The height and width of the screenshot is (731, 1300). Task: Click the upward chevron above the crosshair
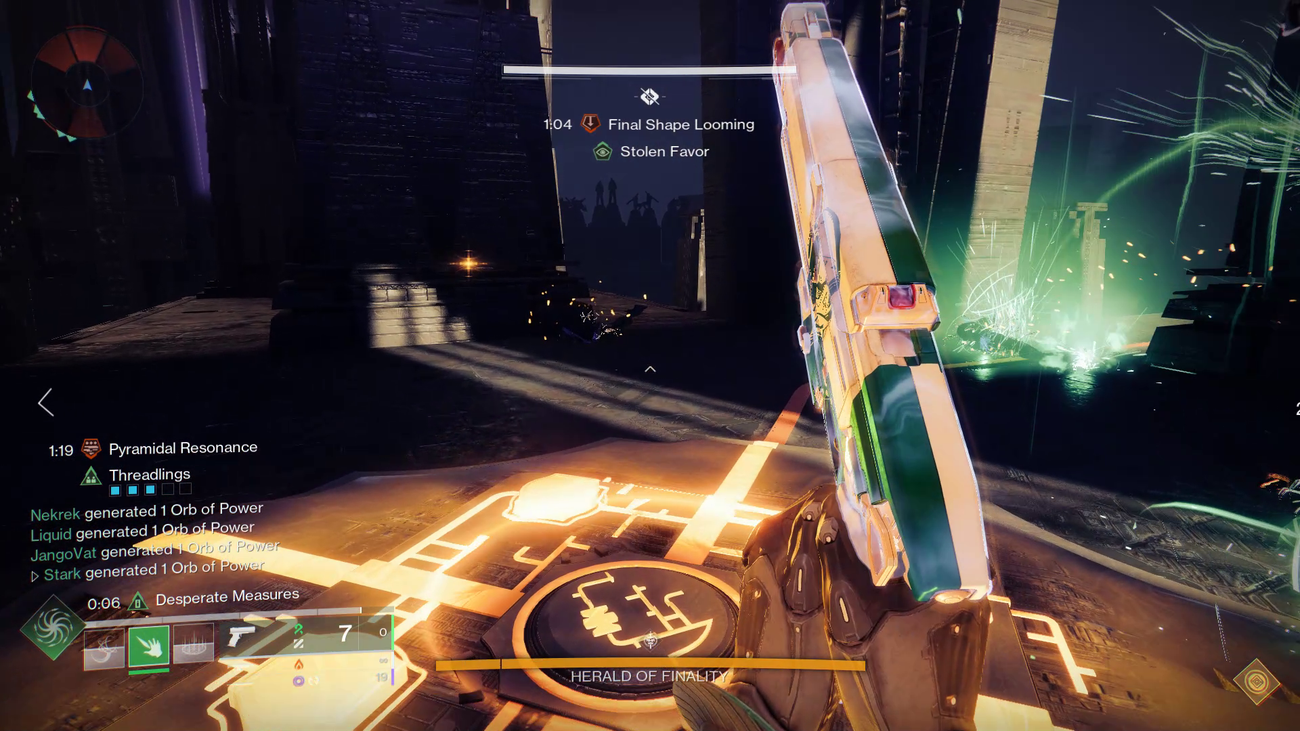click(x=650, y=368)
